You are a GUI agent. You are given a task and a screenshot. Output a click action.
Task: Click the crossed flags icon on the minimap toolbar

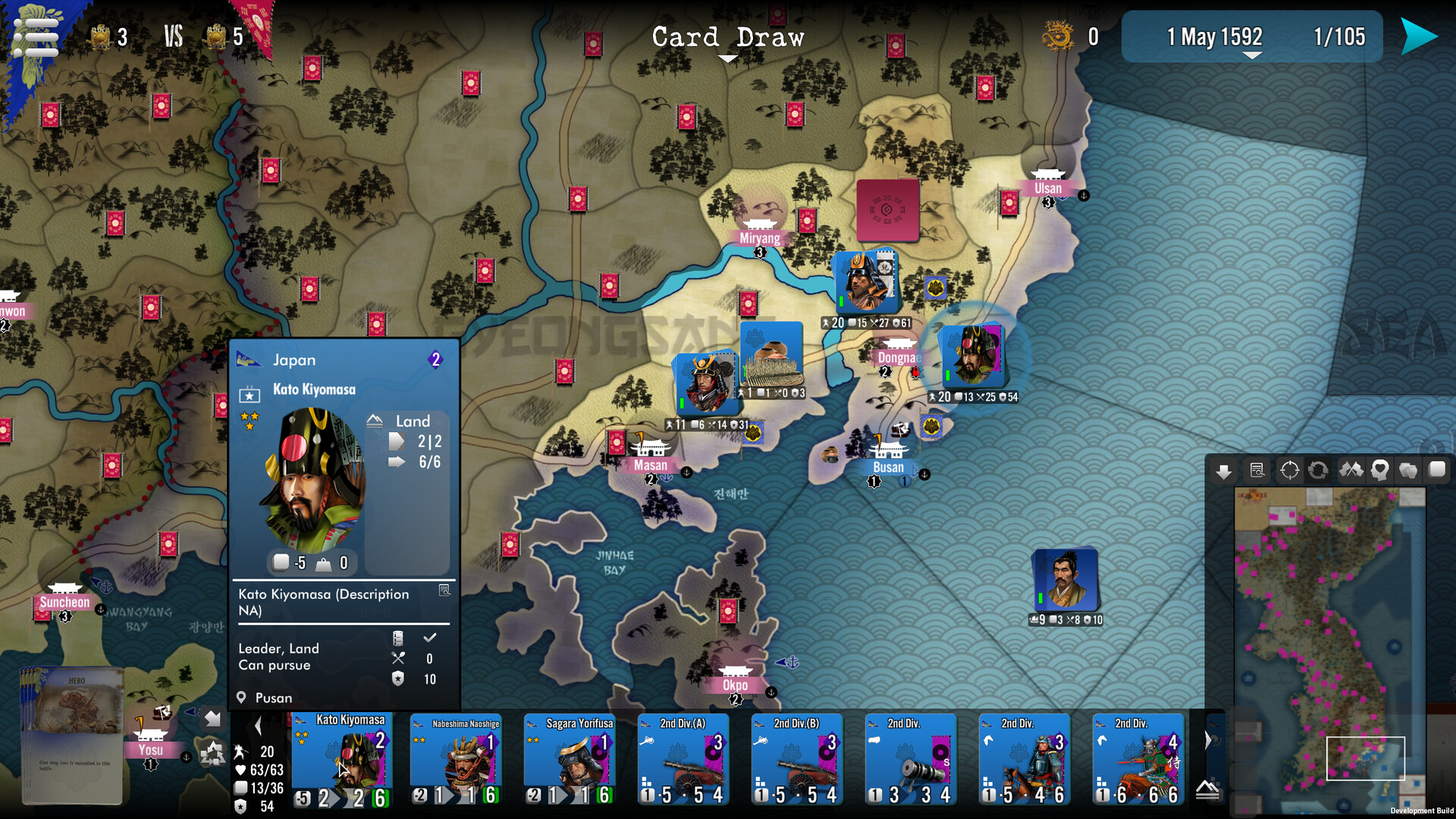click(1351, 470)
